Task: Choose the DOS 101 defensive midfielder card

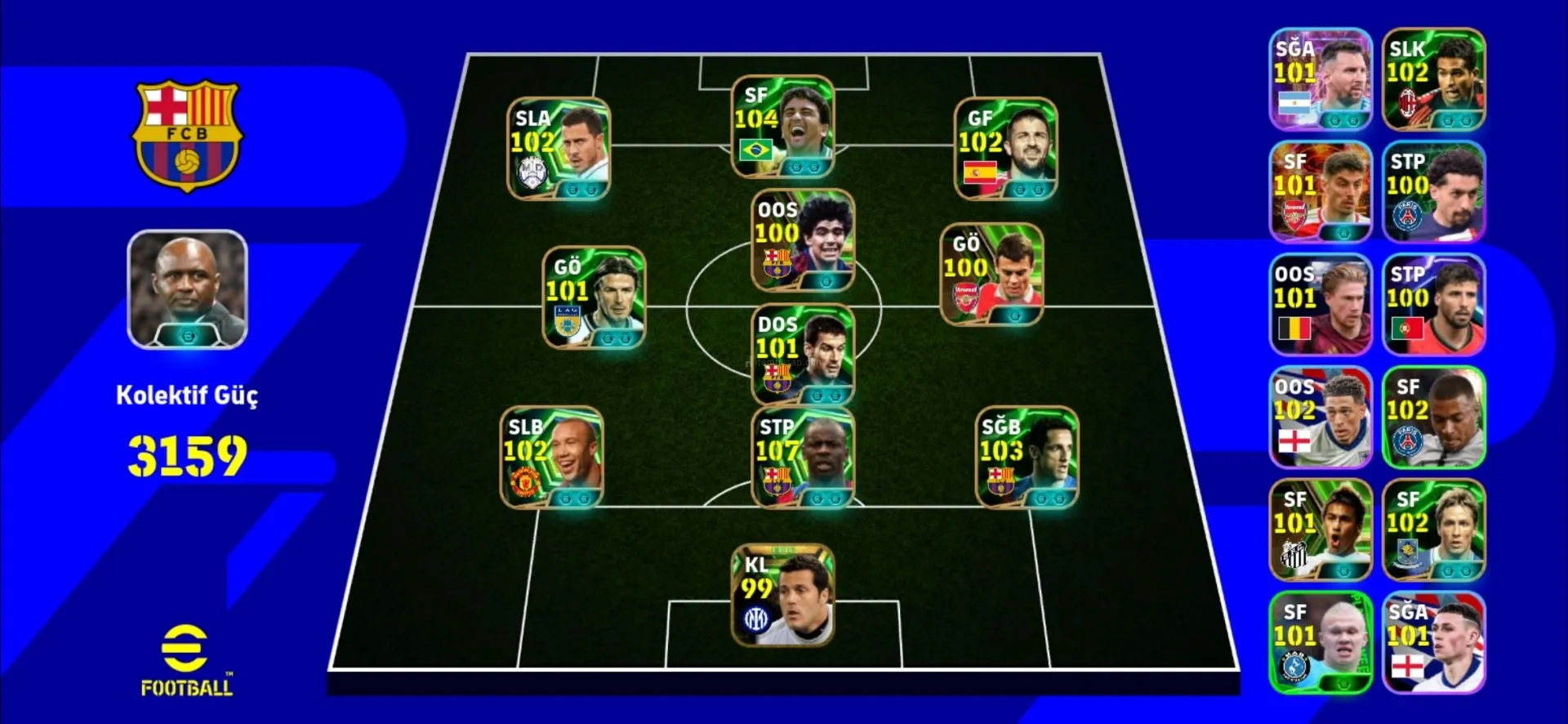Action: (803, 355)
